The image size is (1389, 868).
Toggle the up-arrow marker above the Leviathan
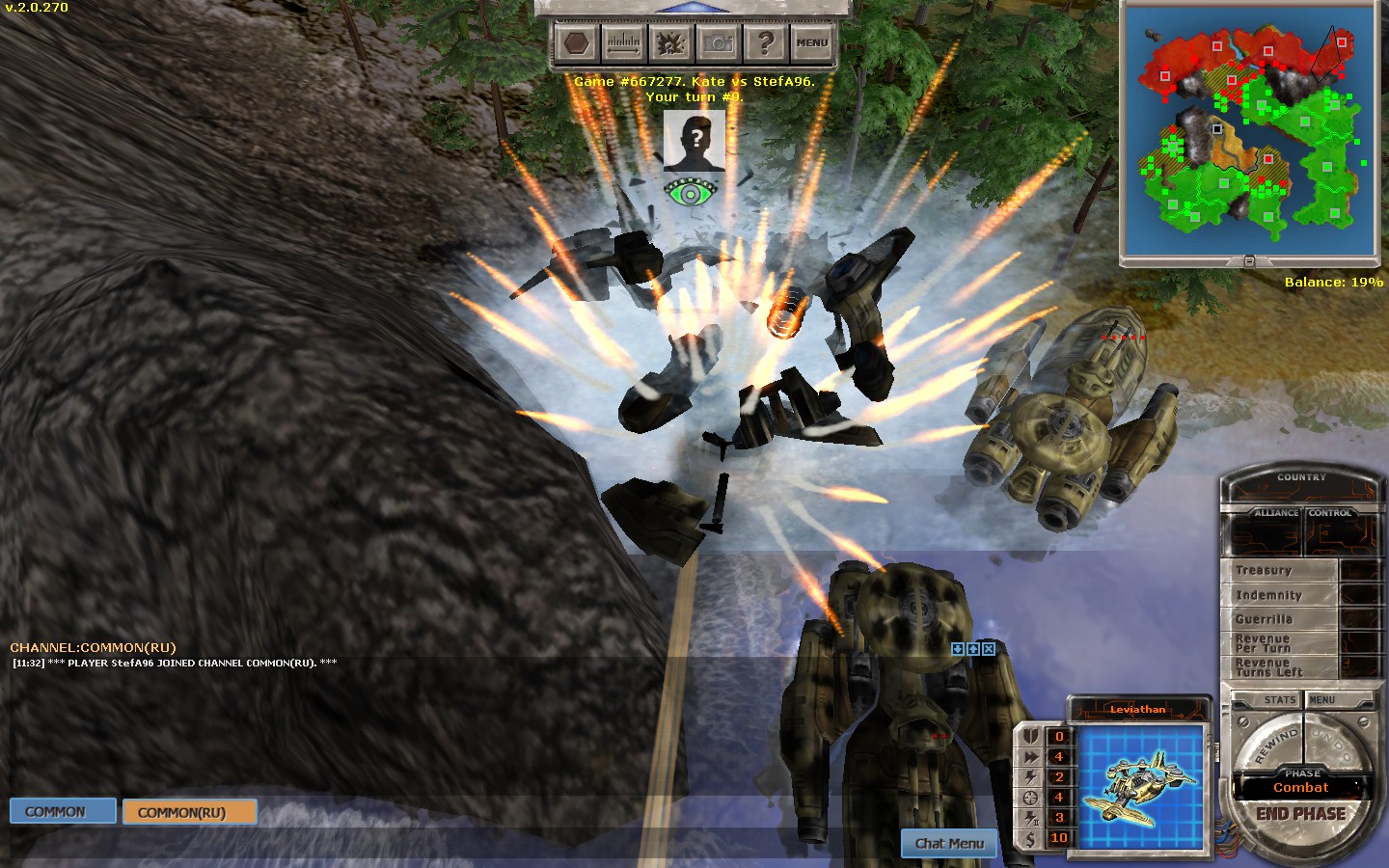(972, 650)
